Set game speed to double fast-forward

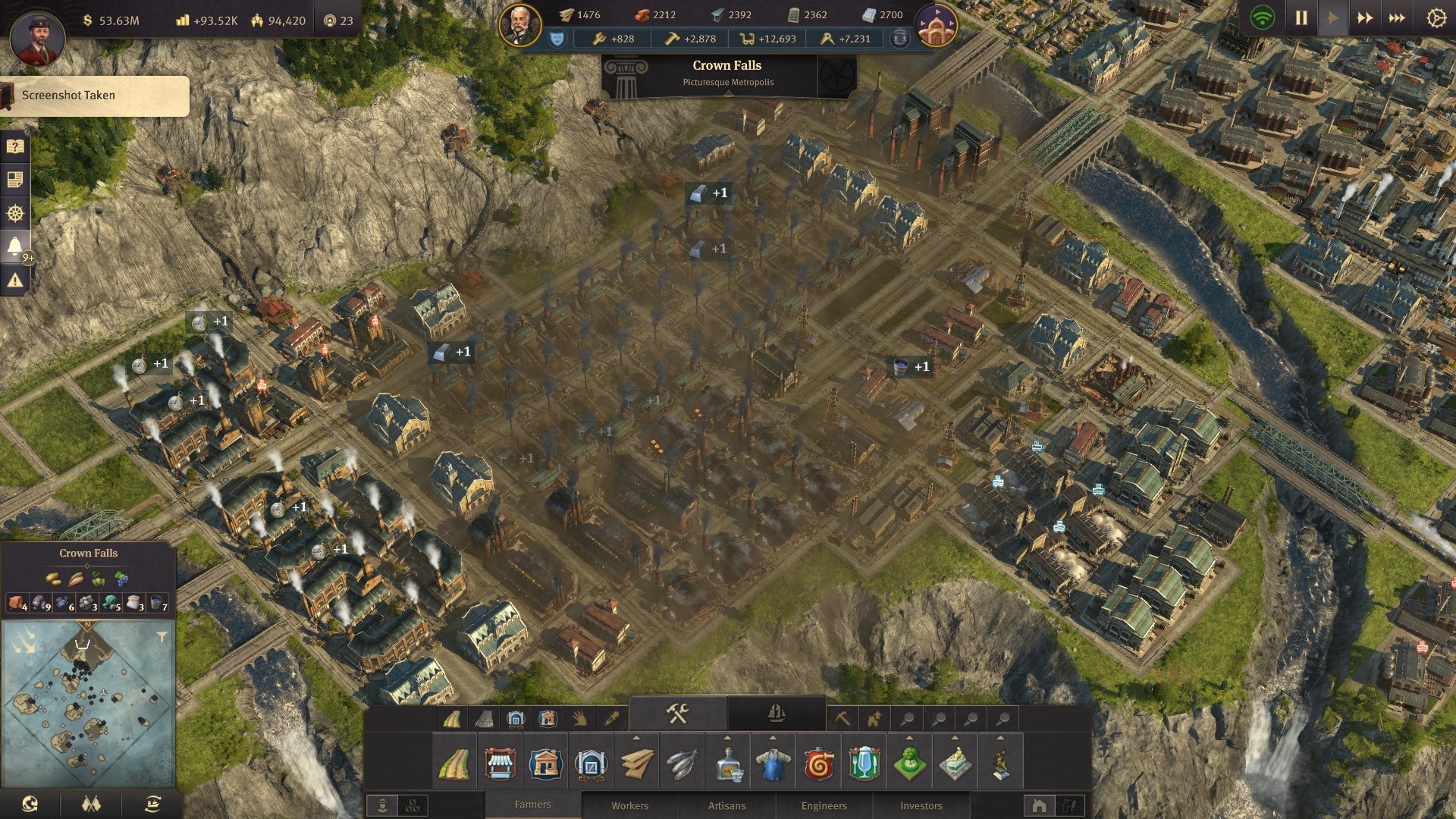[1364, 17]
